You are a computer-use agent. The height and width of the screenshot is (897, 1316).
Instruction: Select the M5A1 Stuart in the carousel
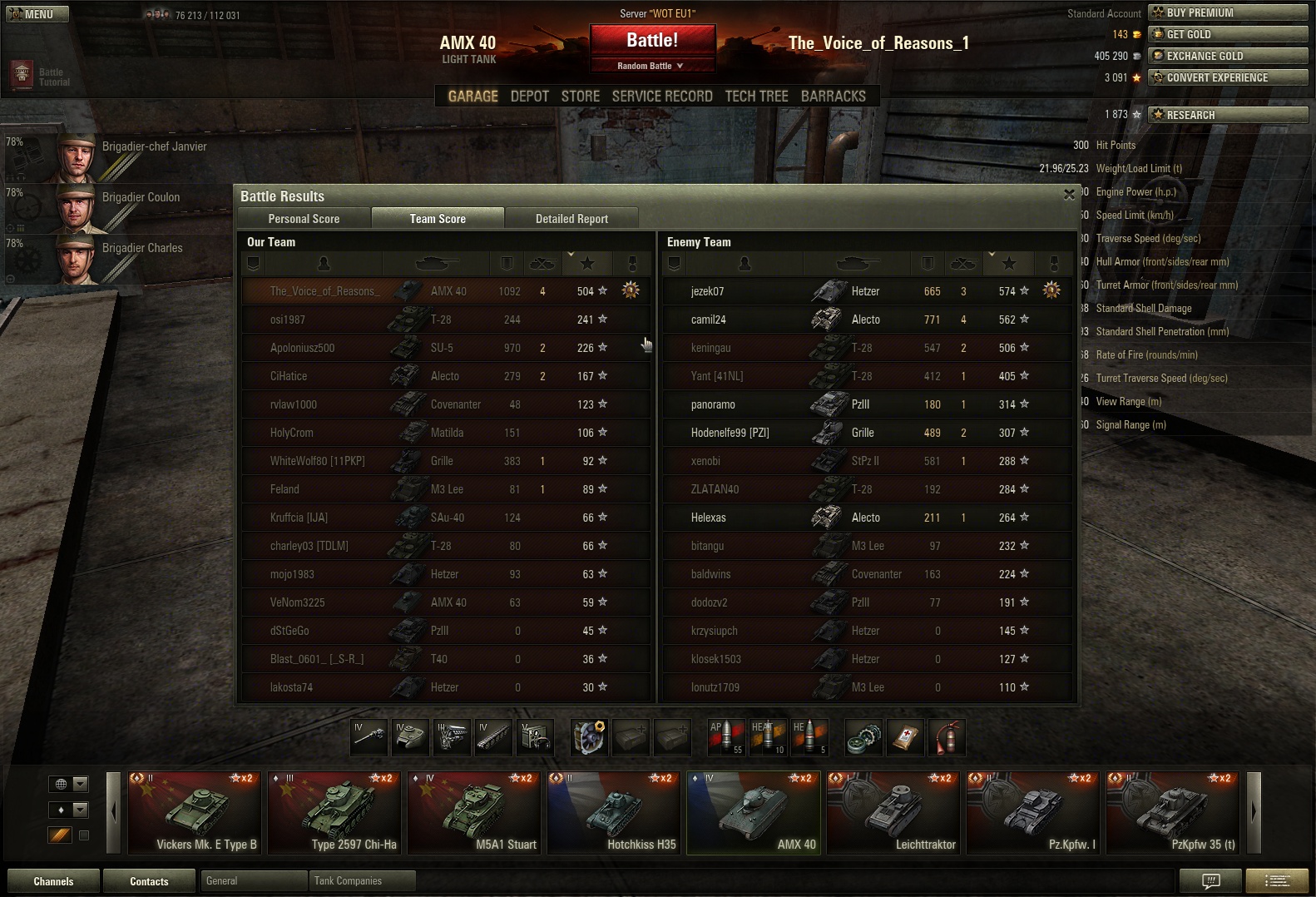point(475,812)
